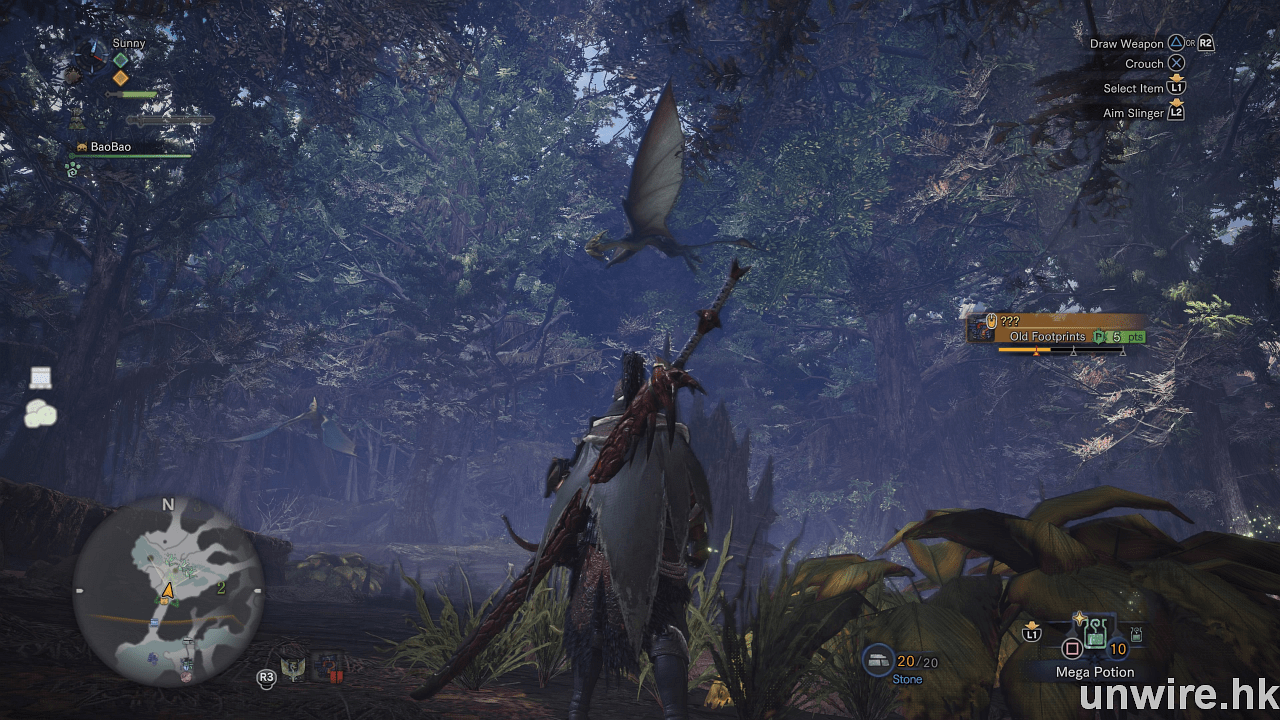Screen dimensions: 1280x720
Task: Select the Stone slinger ammo icon
Action: click(x=879, y=660)
